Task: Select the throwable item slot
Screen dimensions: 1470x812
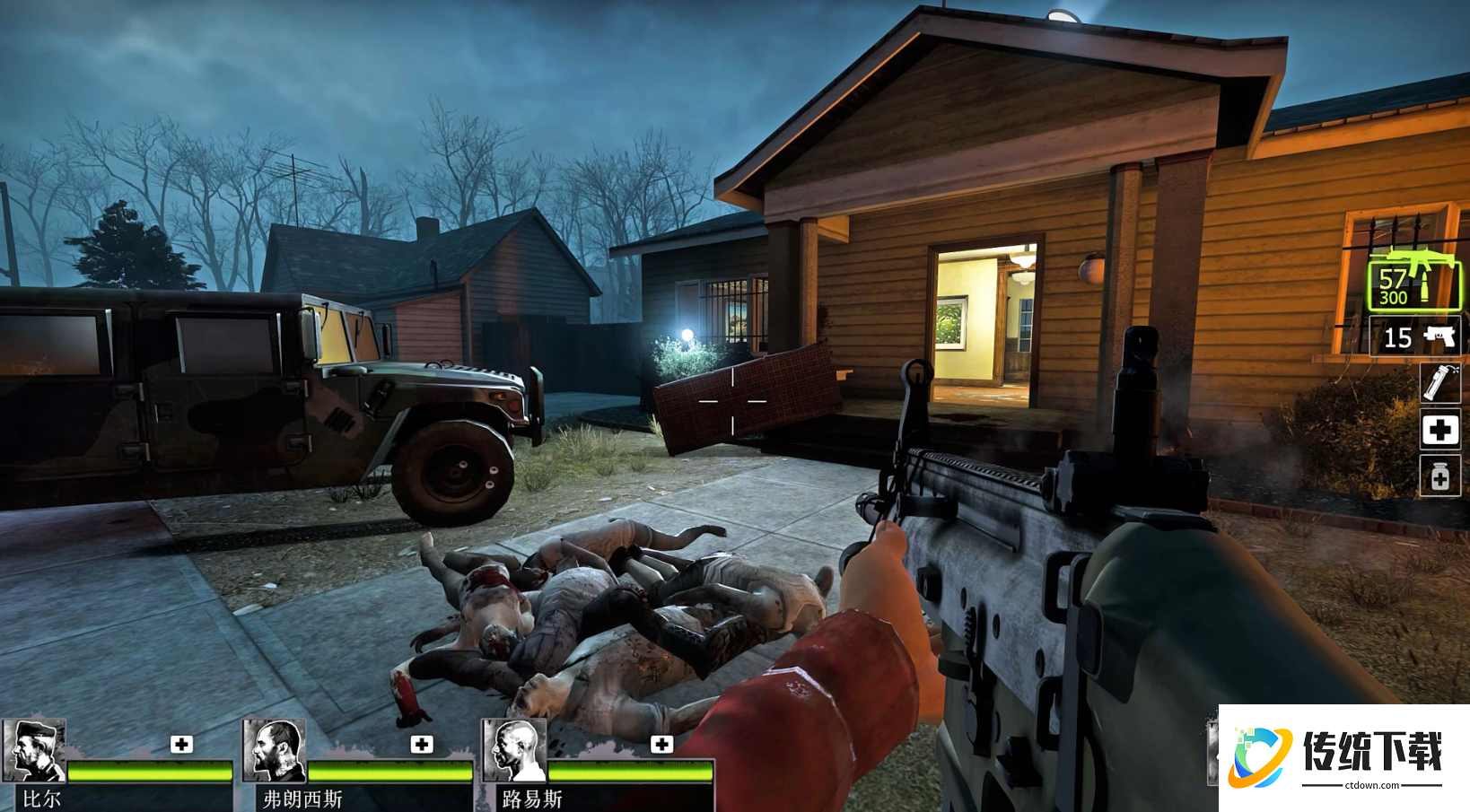Action: coord(1439,383)
